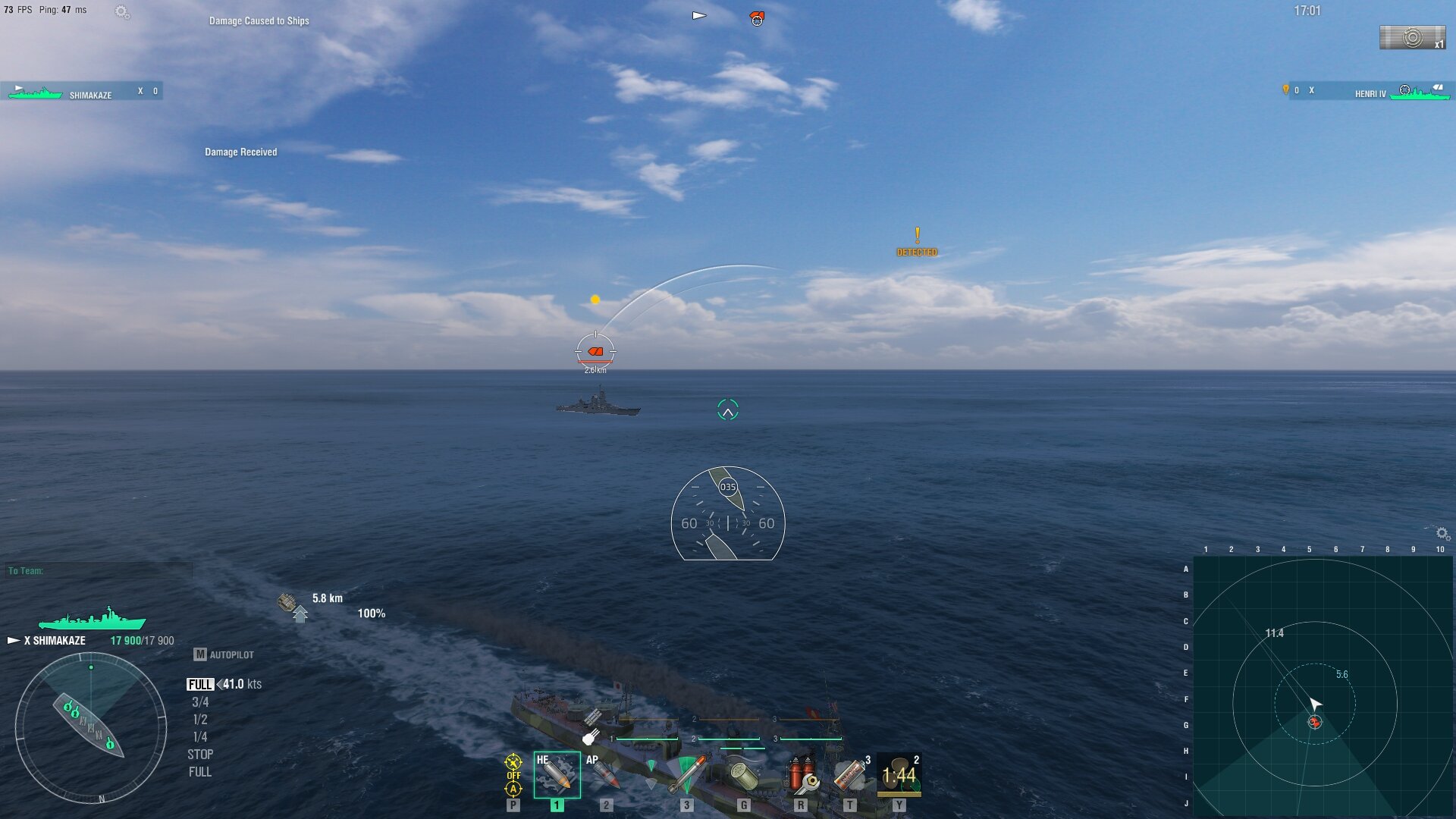Click the Engine Boost consumable on cooldown

pos(899,775)
